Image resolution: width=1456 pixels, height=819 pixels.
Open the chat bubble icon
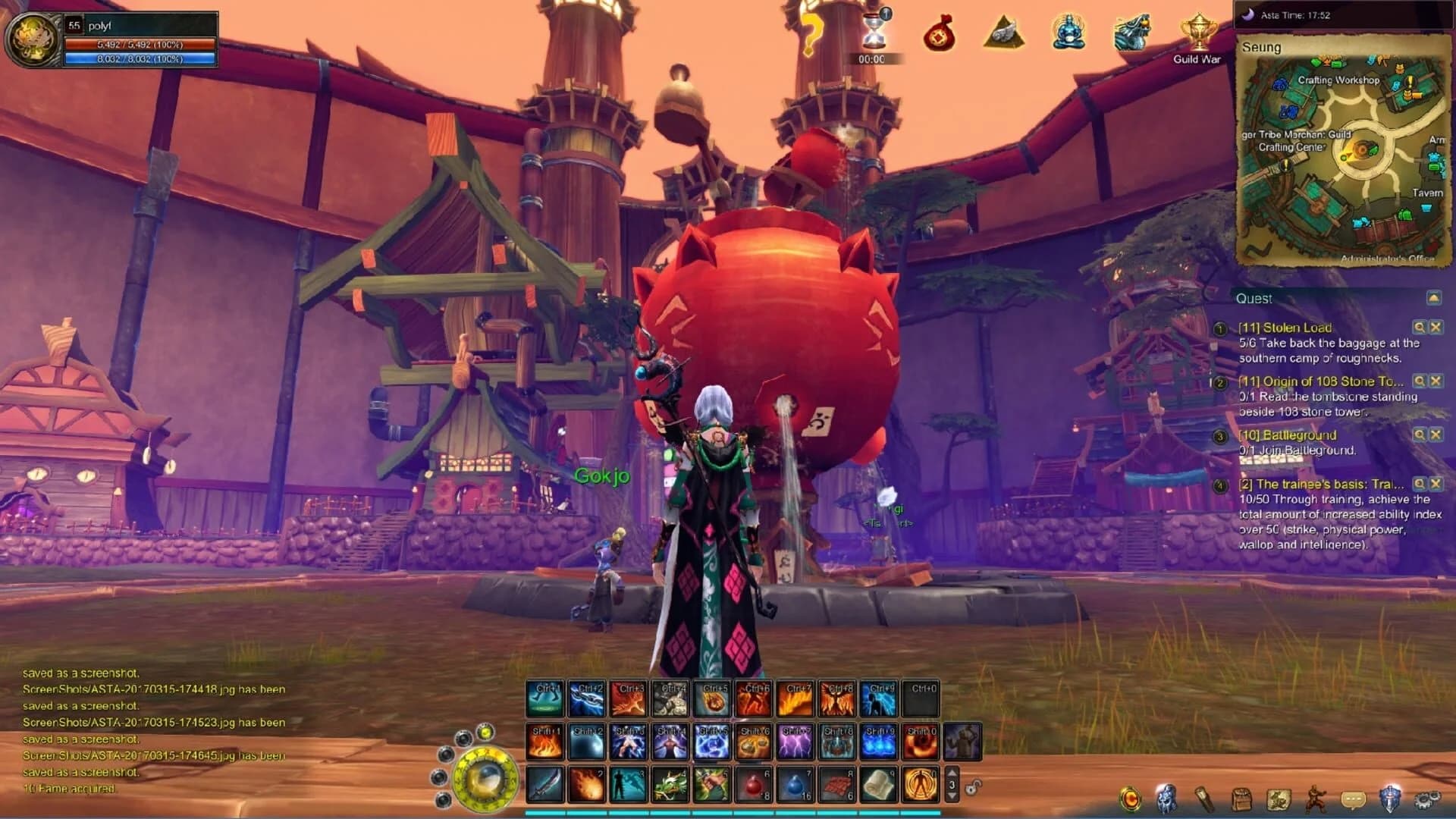click(1354, 796)
